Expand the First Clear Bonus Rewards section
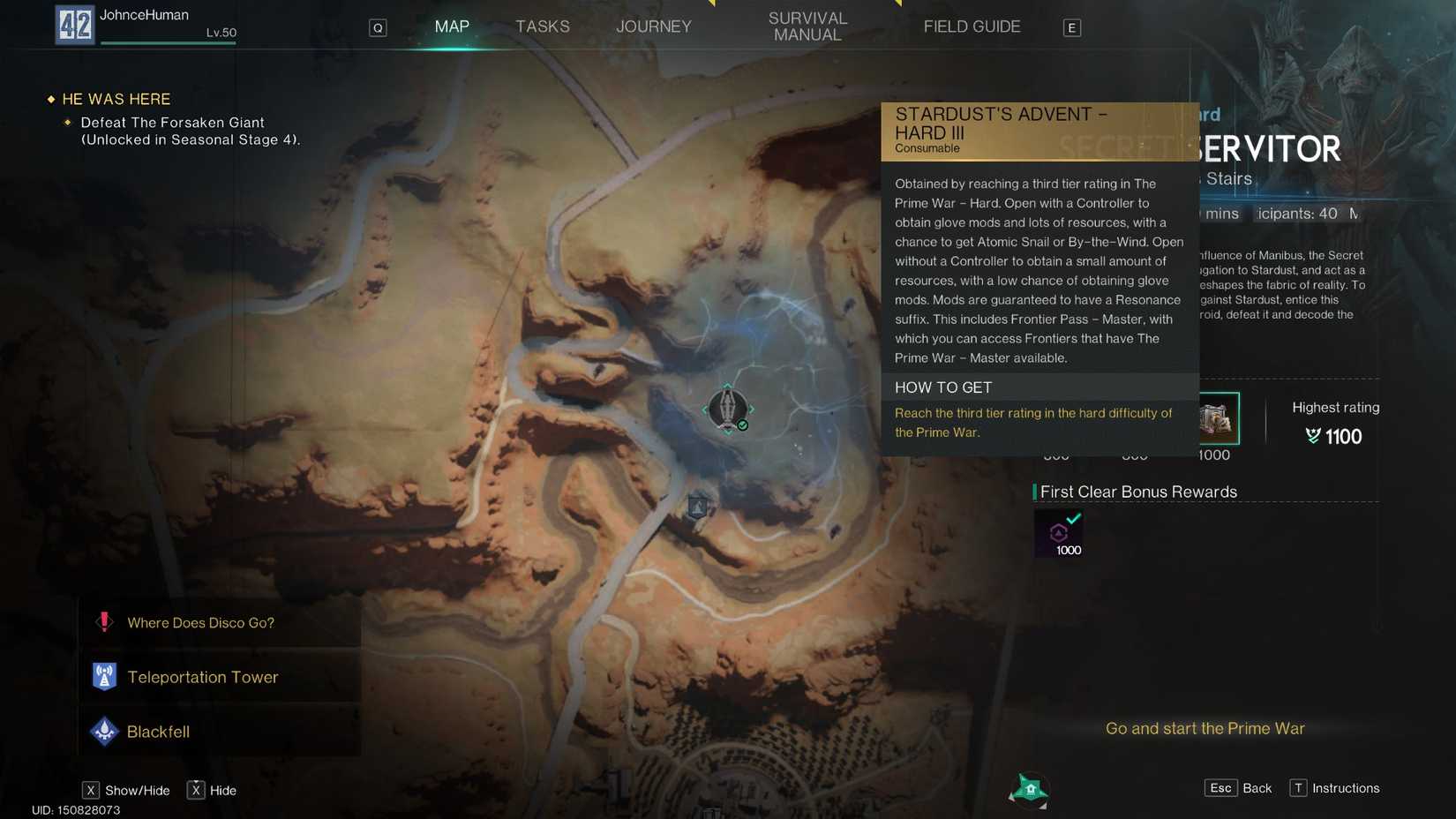 [1137, 492]
